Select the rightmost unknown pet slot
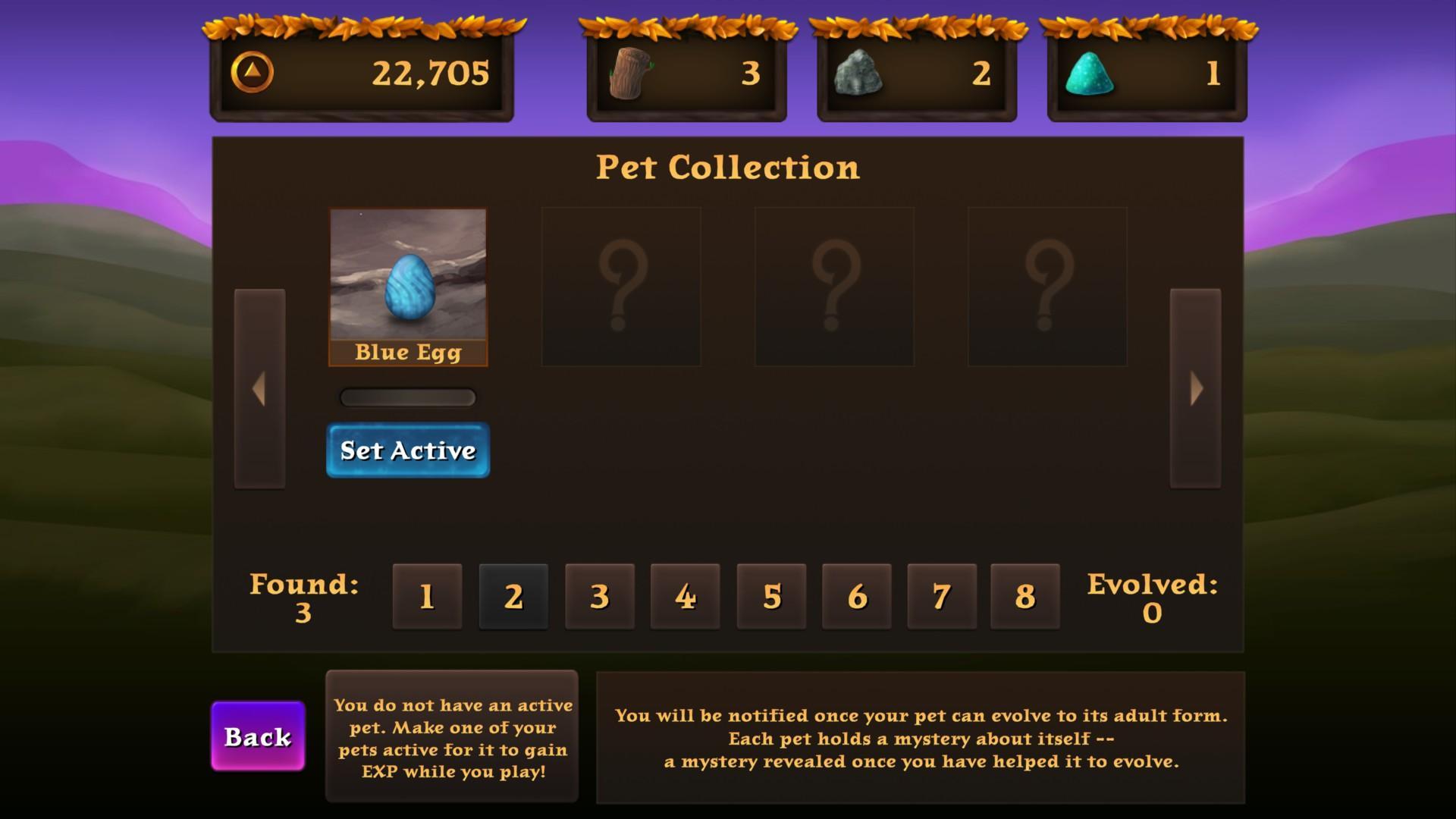 point(1046,286)
